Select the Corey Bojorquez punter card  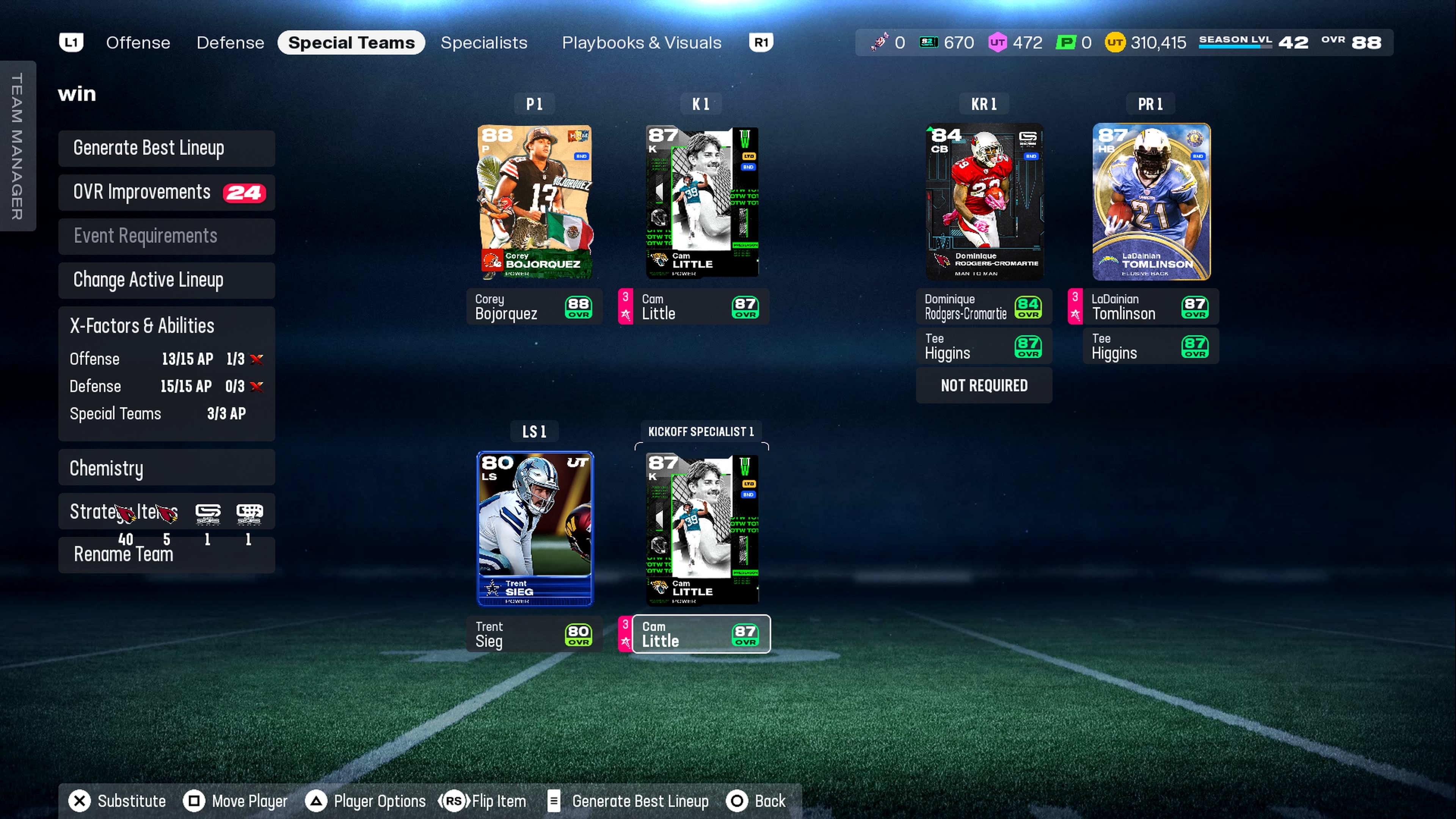click(535, 202)
